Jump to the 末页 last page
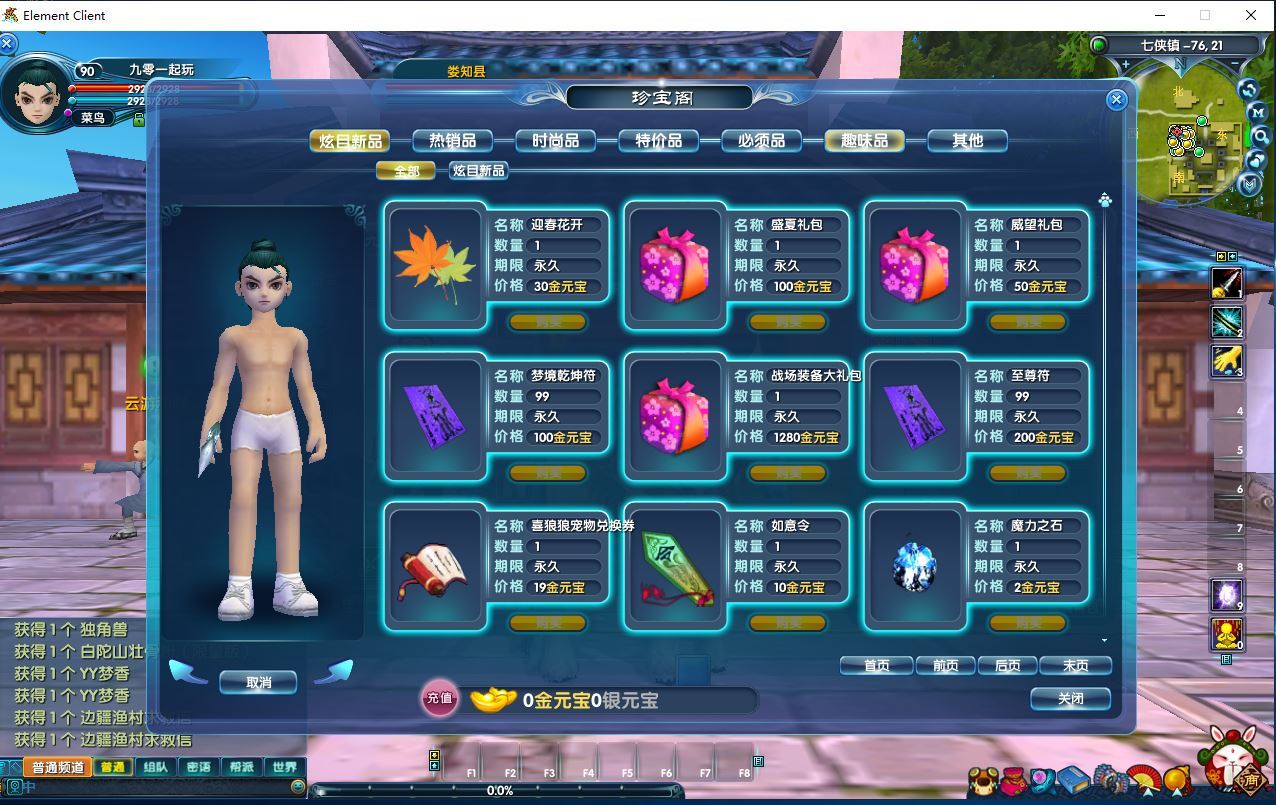The width and height of the screenshot is (1276, 805). coord(1075,666)
